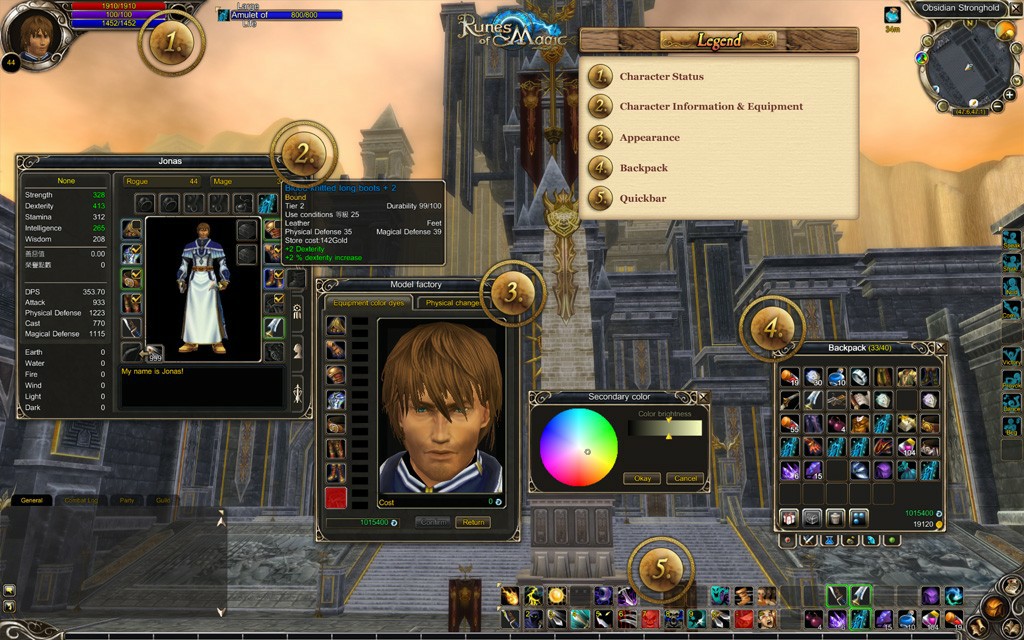Close the Secondary color window
The width and height of the screenshot is (1024, 640).
(x=703, y=397)
